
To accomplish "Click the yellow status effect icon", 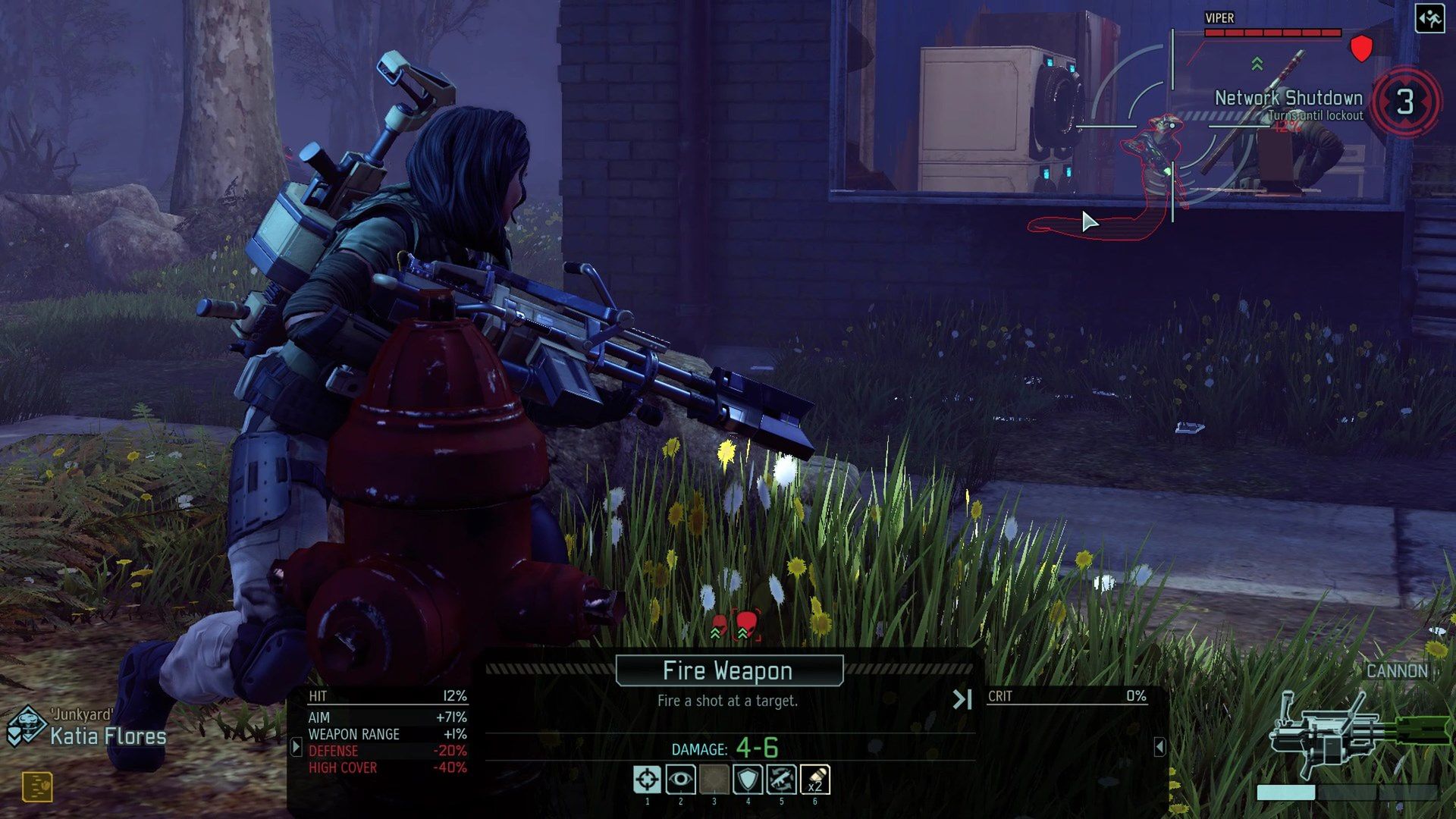I will 37,786.
